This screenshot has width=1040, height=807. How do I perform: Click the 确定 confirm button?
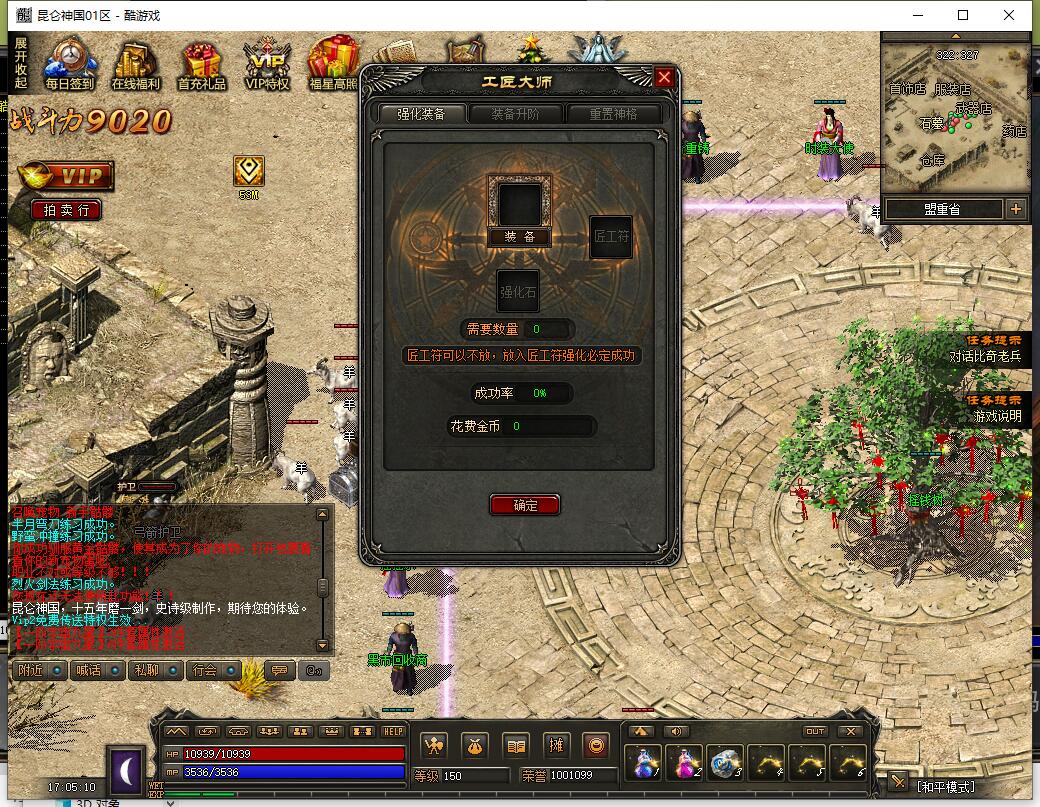pos(525,505)
